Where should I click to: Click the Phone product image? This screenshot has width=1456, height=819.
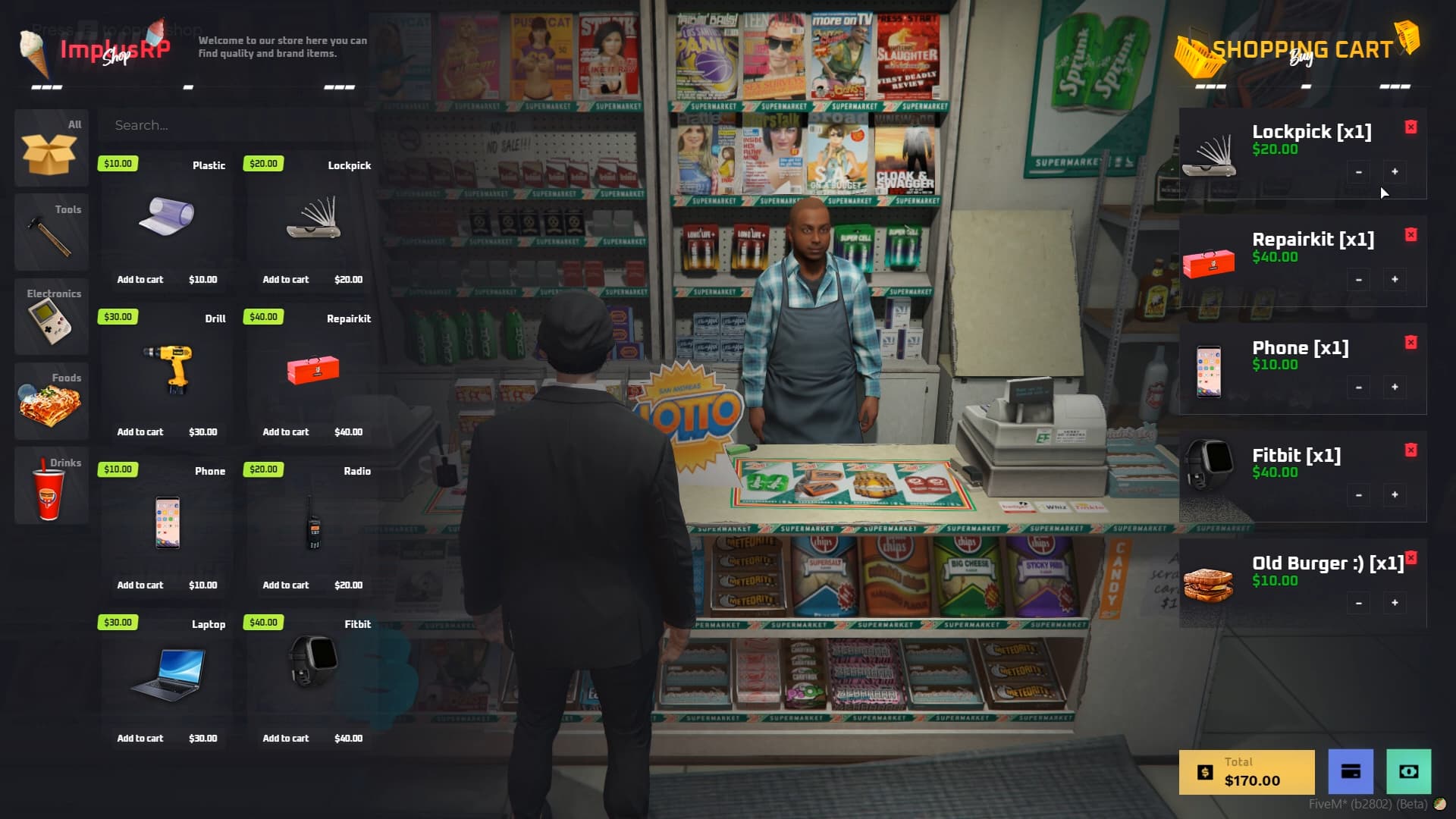[168, 523]
